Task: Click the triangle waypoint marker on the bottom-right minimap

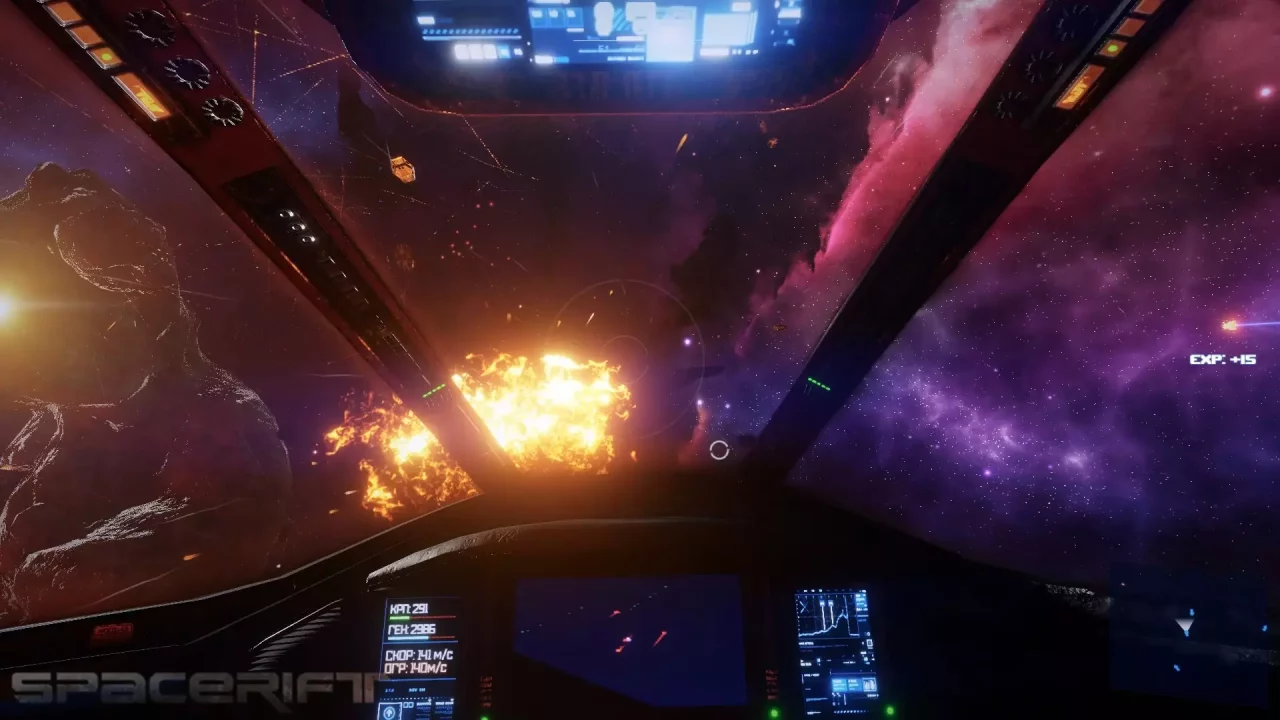Action: [1184, 626]
